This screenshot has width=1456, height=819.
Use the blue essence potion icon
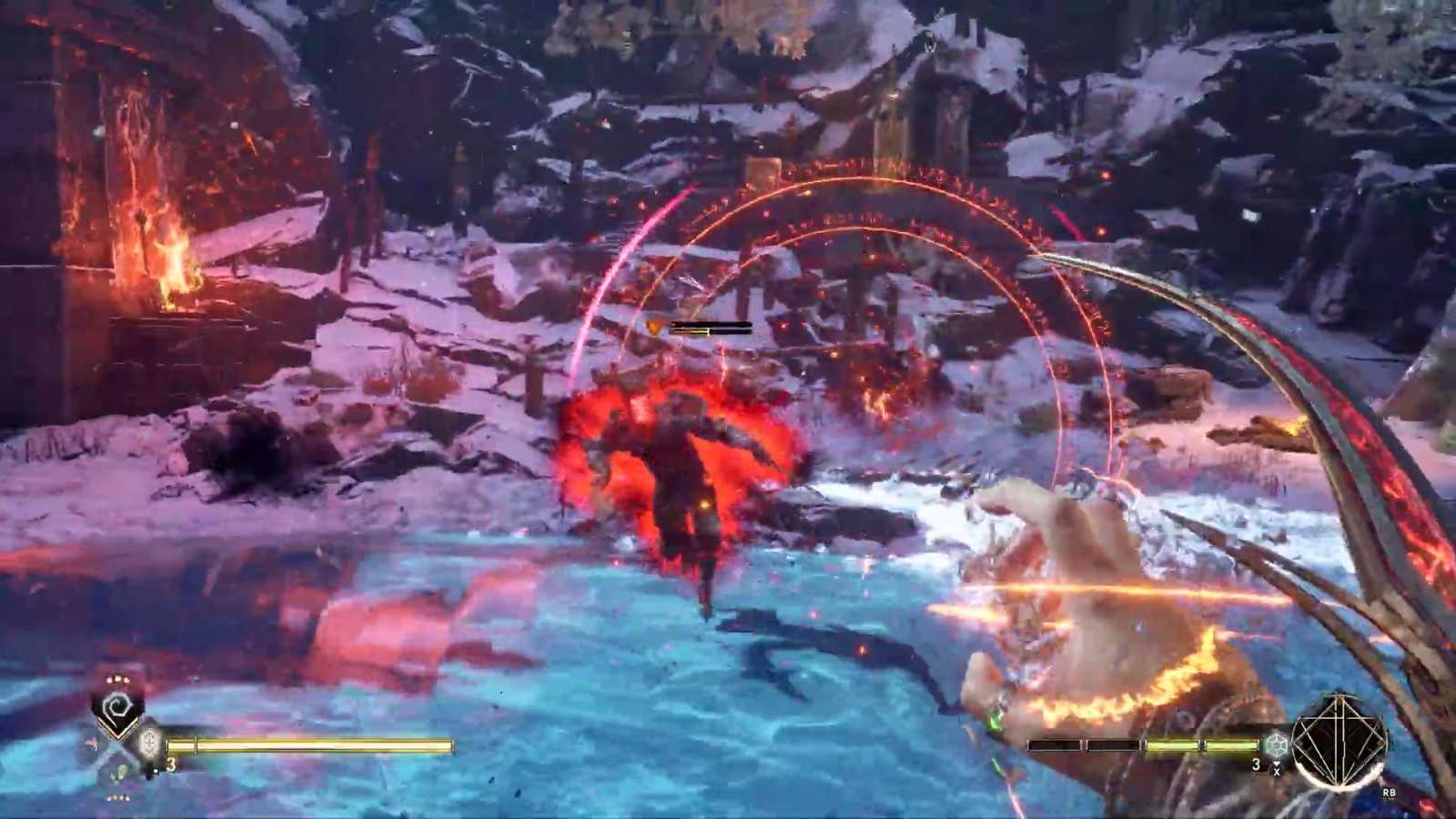[1277, 744]
